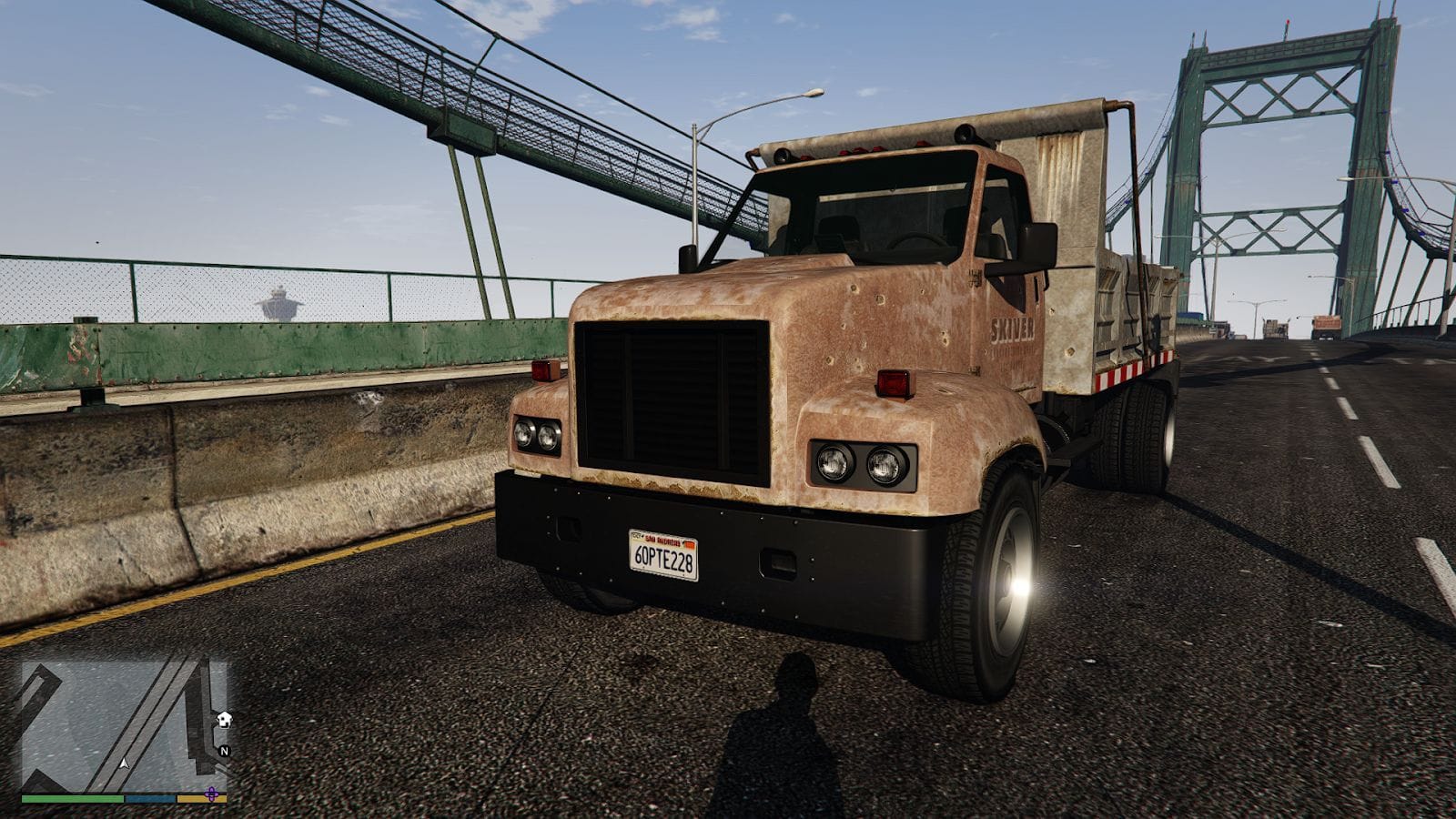Click the green health bar under the minimap

73,798
